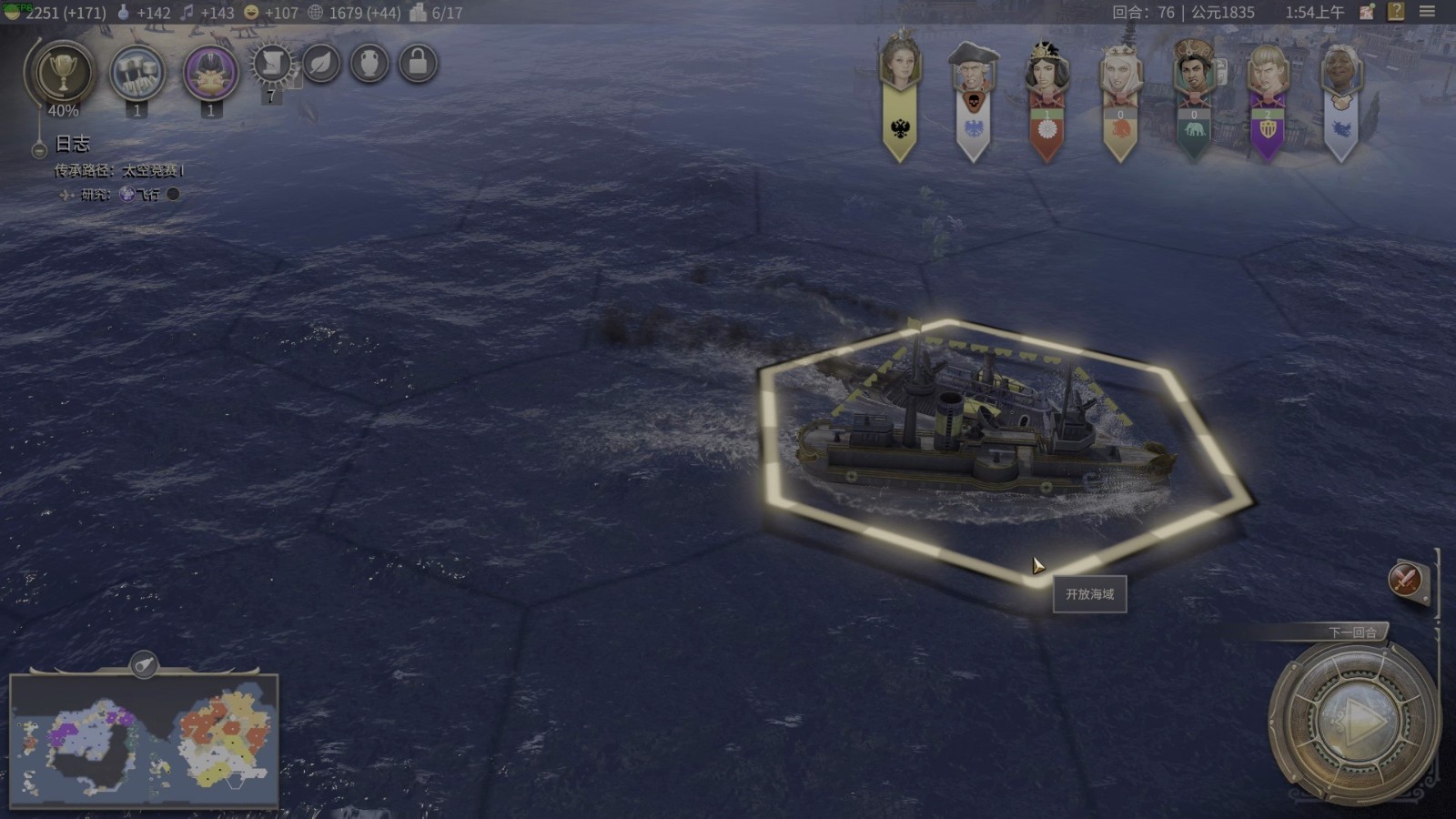Open the civics tree purple icon
The height and width of the screenshot is (819, 1456).
coord(210,73)
